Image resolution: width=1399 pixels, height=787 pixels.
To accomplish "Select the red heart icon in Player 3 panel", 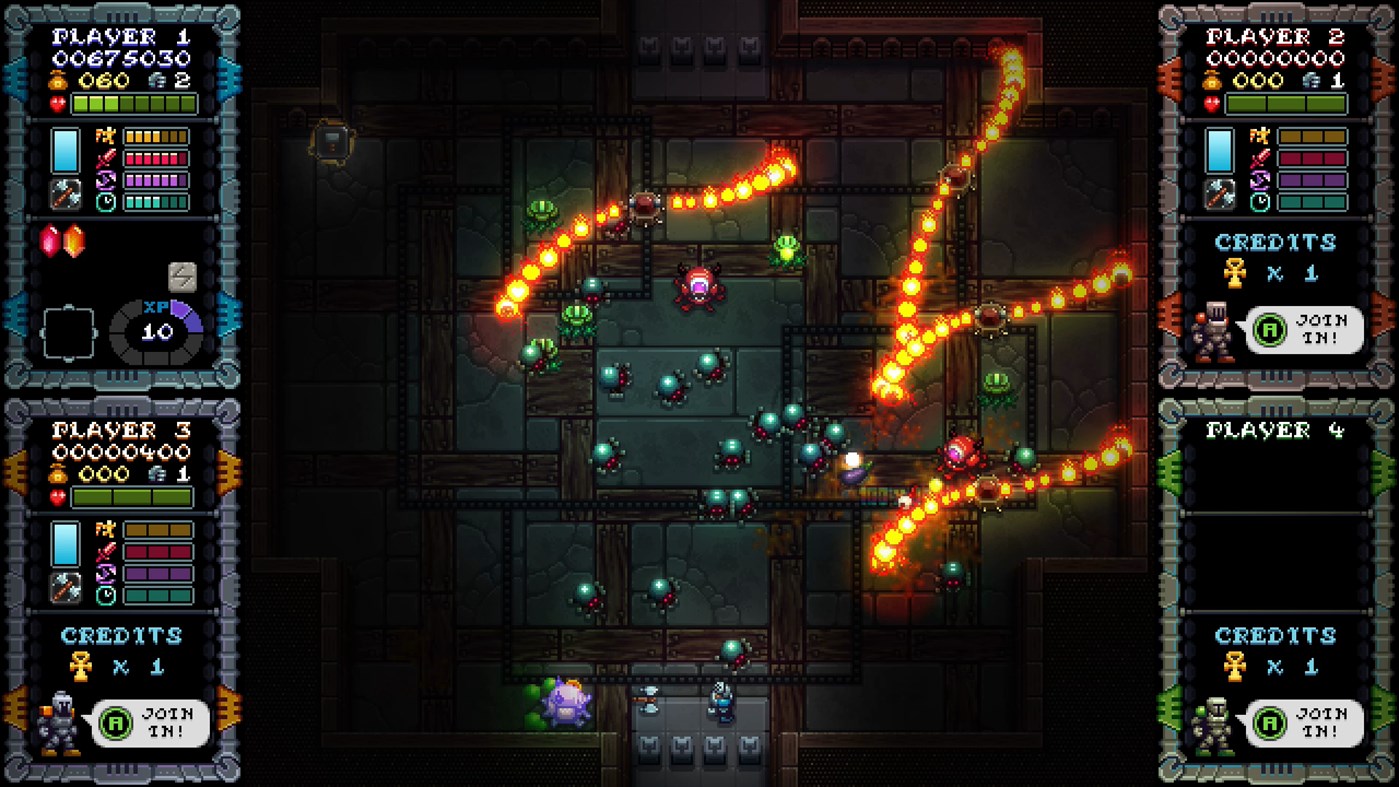I will click(x=58, y=496).
